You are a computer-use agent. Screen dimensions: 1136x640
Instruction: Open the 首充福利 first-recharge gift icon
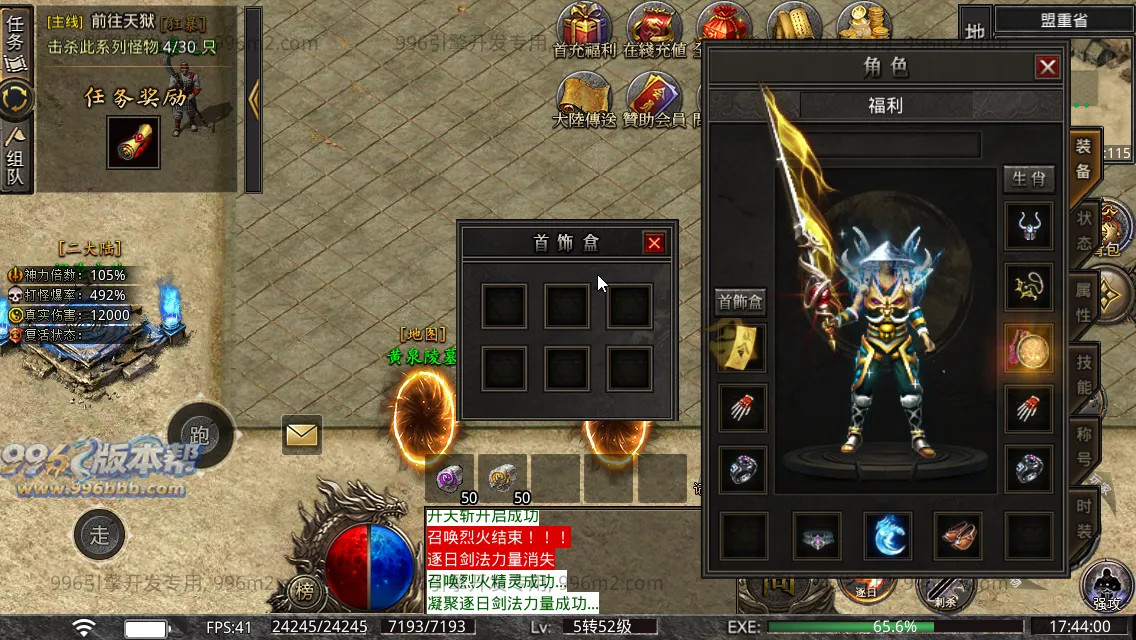[585, 30]
